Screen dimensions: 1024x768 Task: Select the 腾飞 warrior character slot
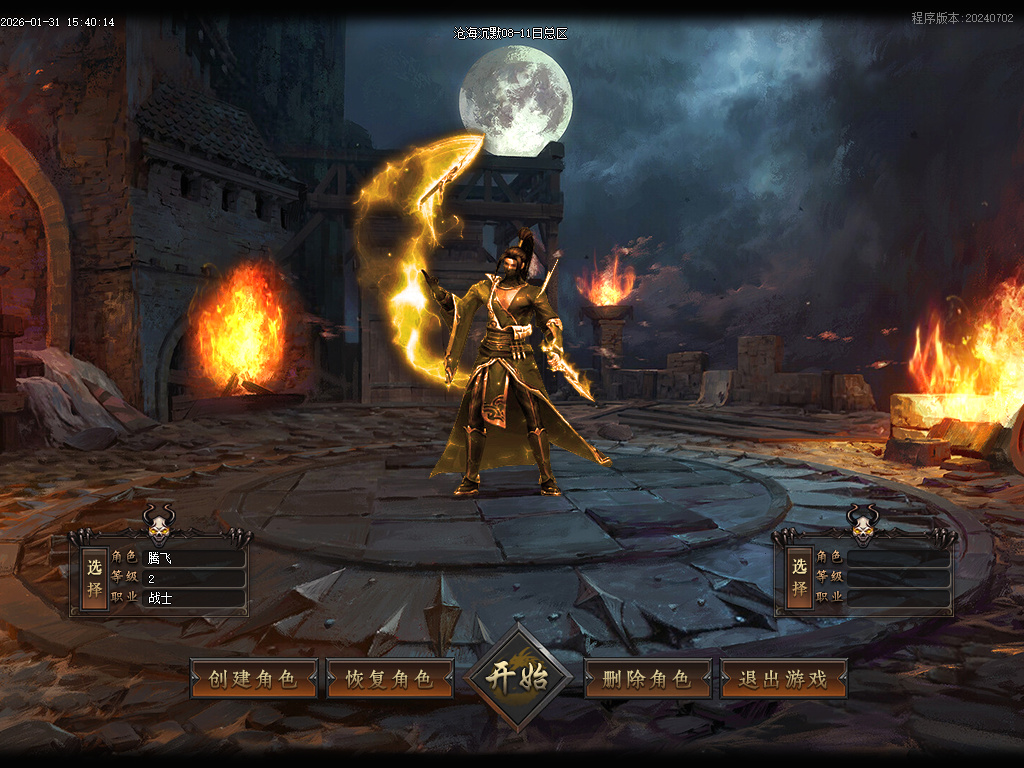pyautogui.click(x=95, y=578)
